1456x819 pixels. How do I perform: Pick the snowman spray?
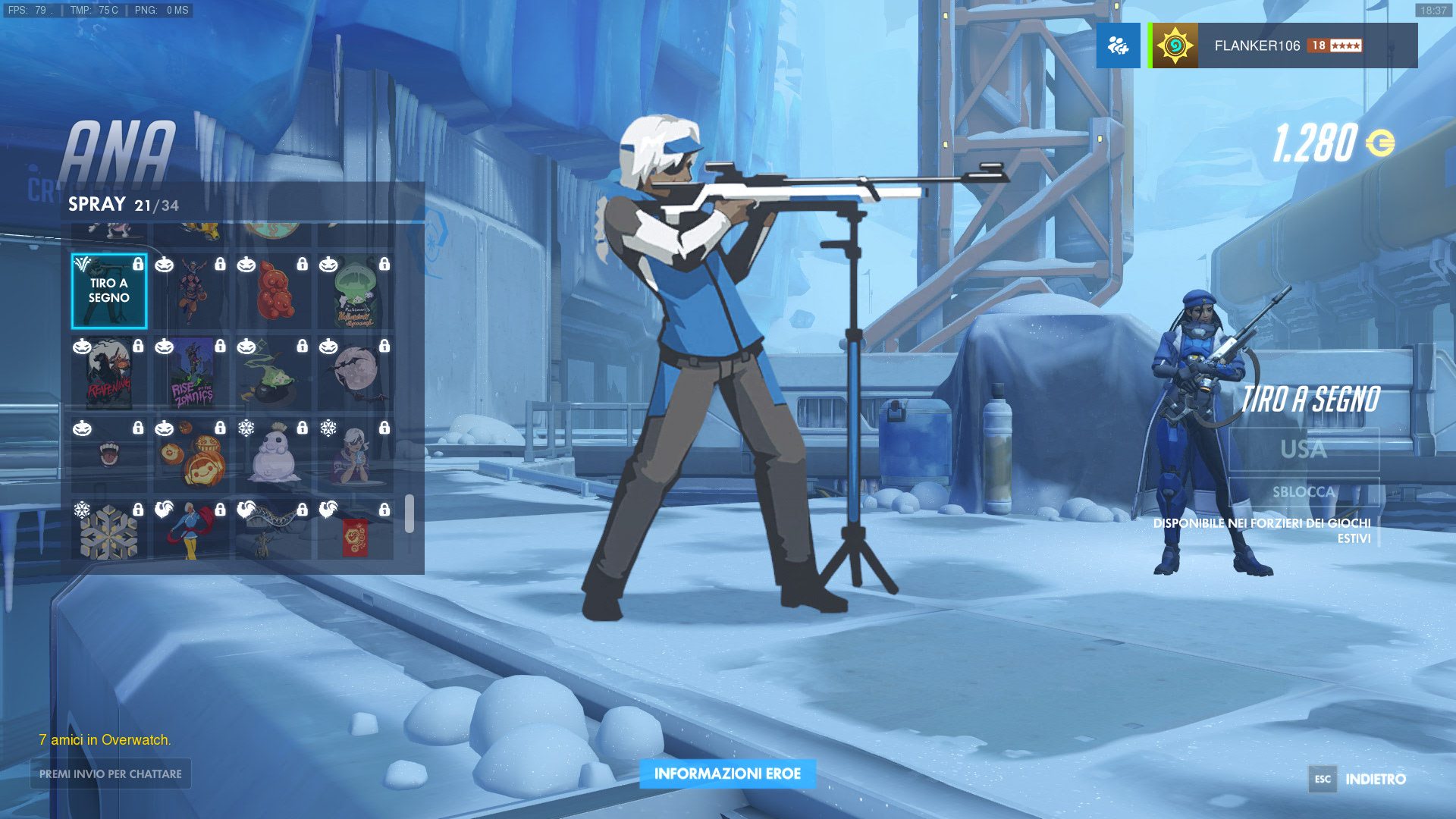(x=274, y=456)
